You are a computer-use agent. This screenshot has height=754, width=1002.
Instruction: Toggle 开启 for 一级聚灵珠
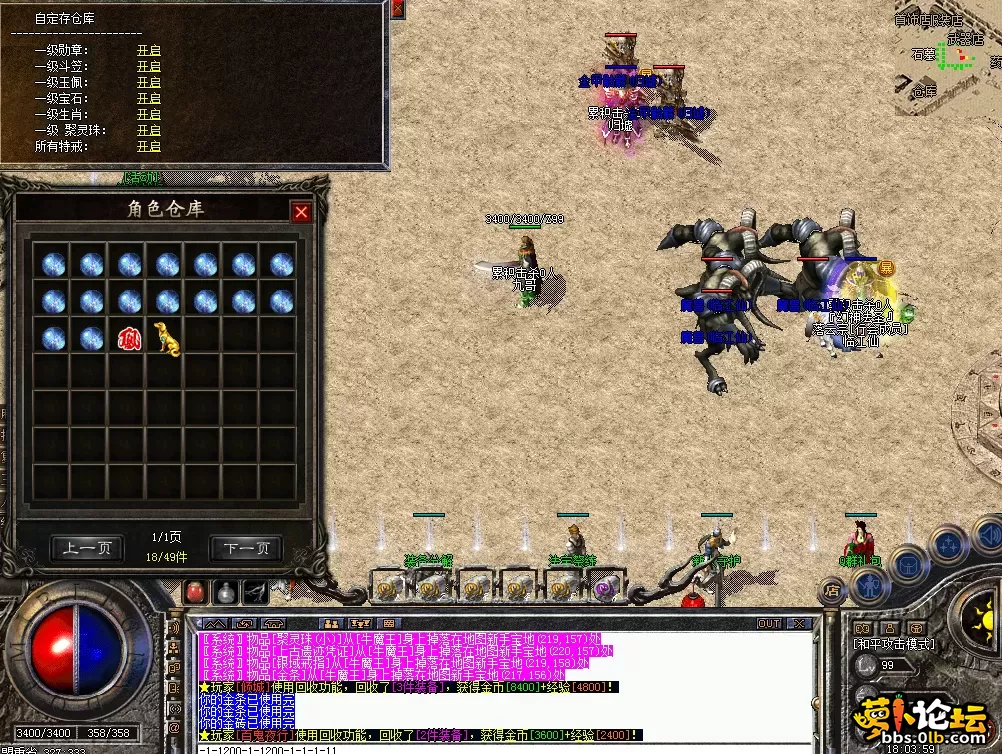coord(149,130)
